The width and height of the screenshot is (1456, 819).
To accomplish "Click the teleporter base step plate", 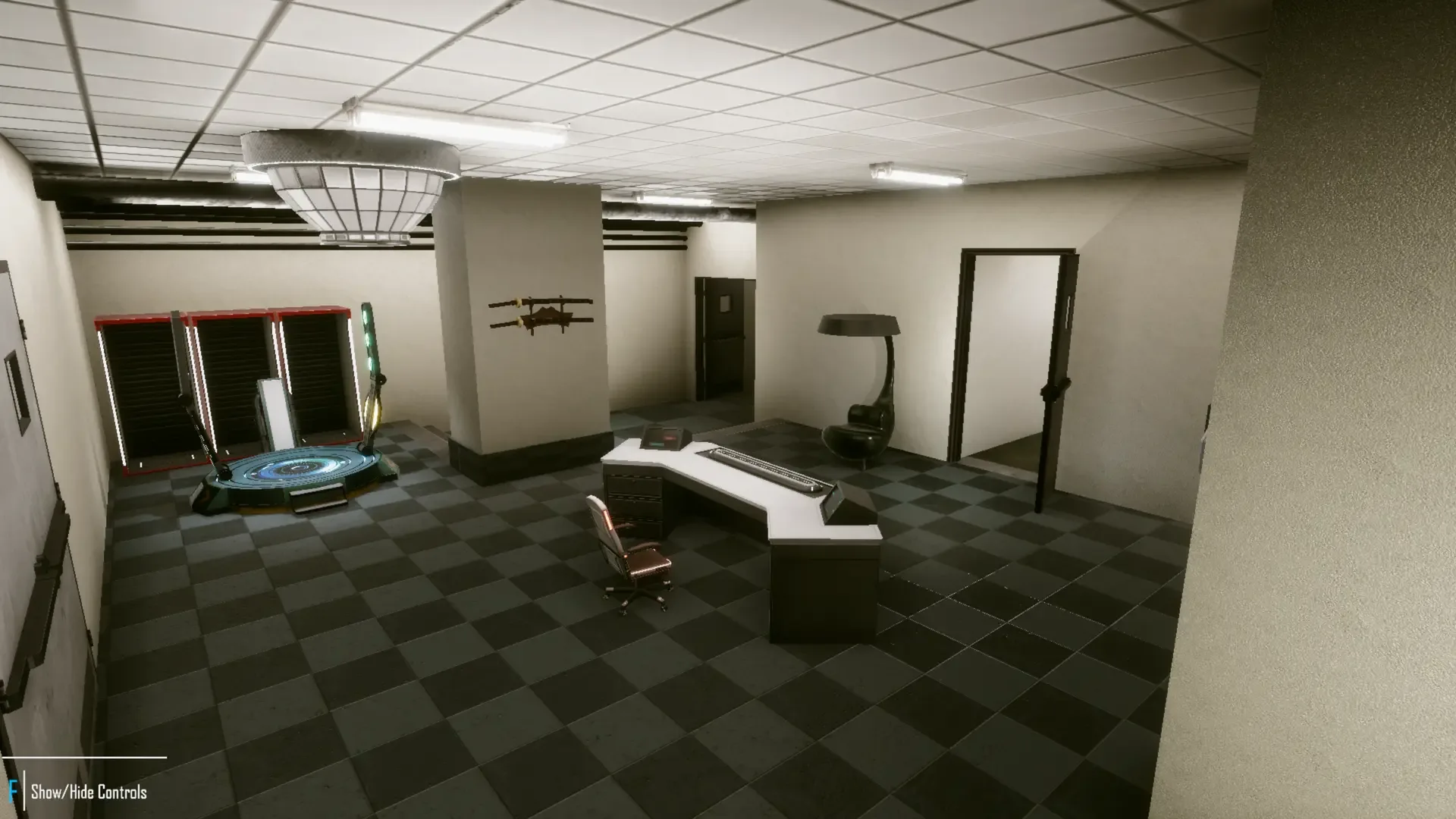I will [x=316, y=497].
